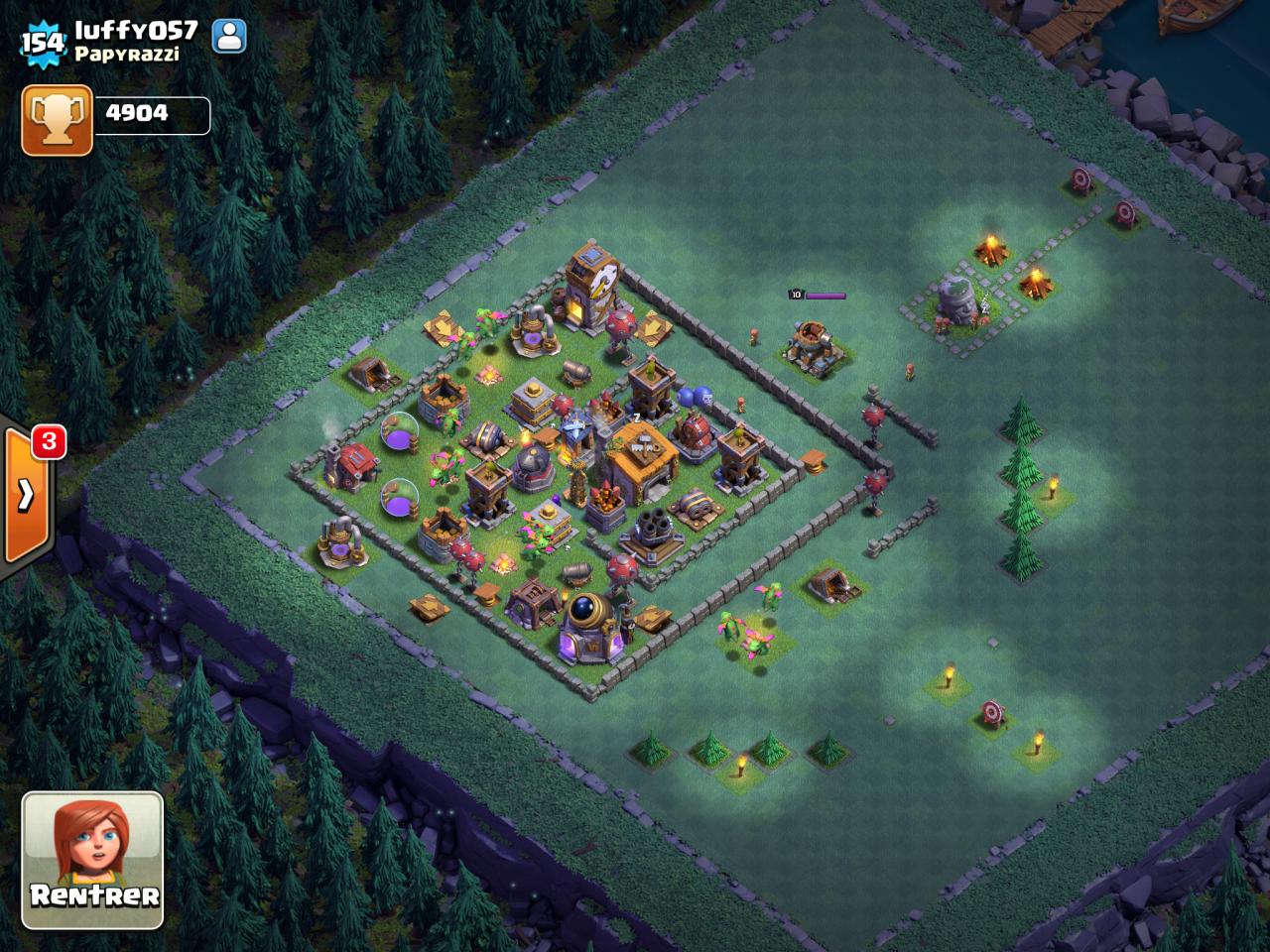The height and width of the screenshot is (952, 1270).
Task: Tap the level 154 experience badge
Action: (42, 42)
